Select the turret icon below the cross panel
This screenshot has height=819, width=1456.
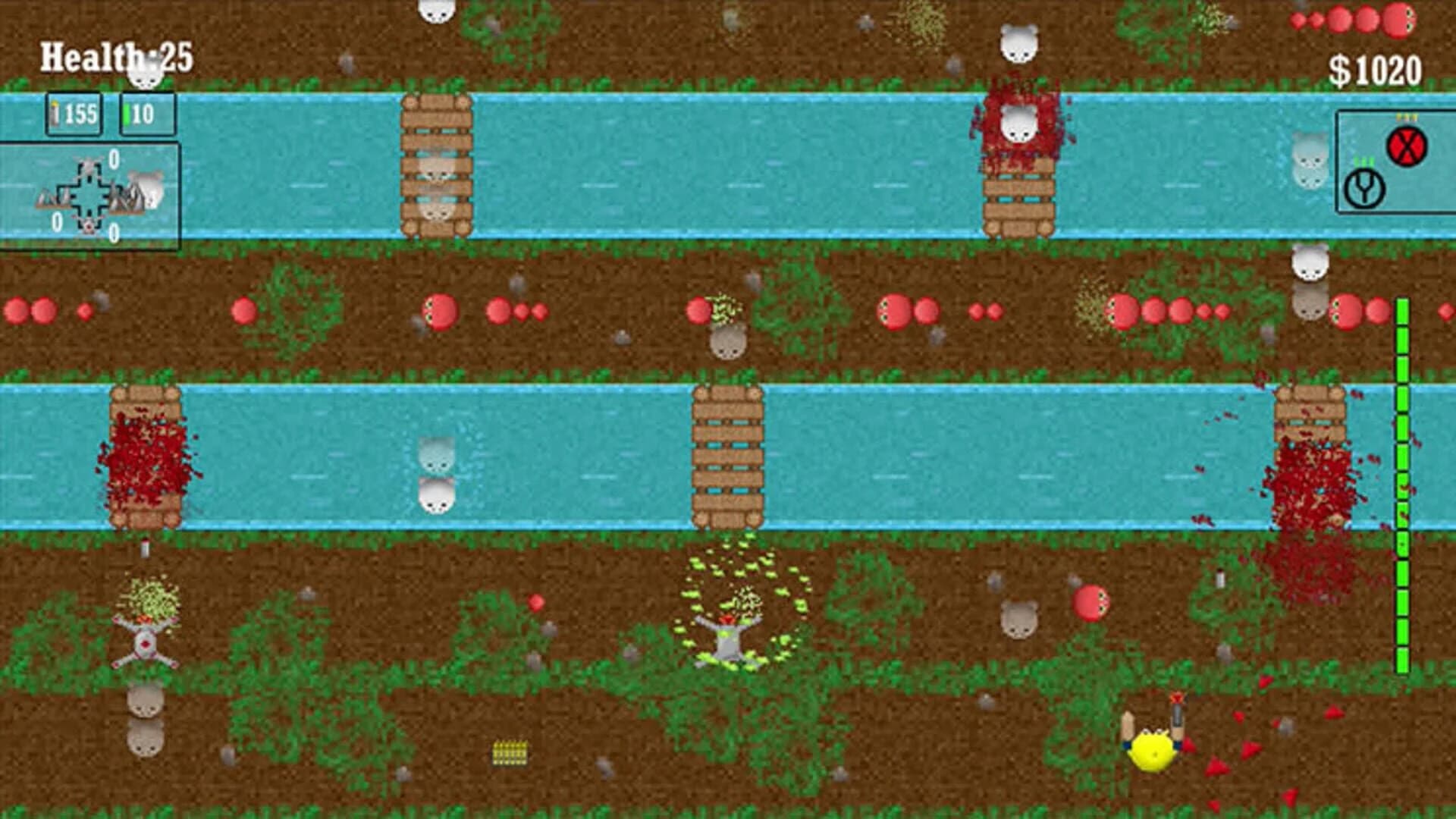tap(89, 225)
